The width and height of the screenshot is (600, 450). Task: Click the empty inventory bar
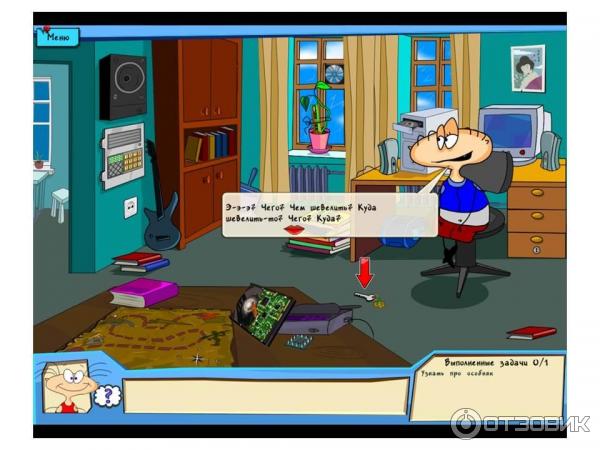tap(265, 396)
